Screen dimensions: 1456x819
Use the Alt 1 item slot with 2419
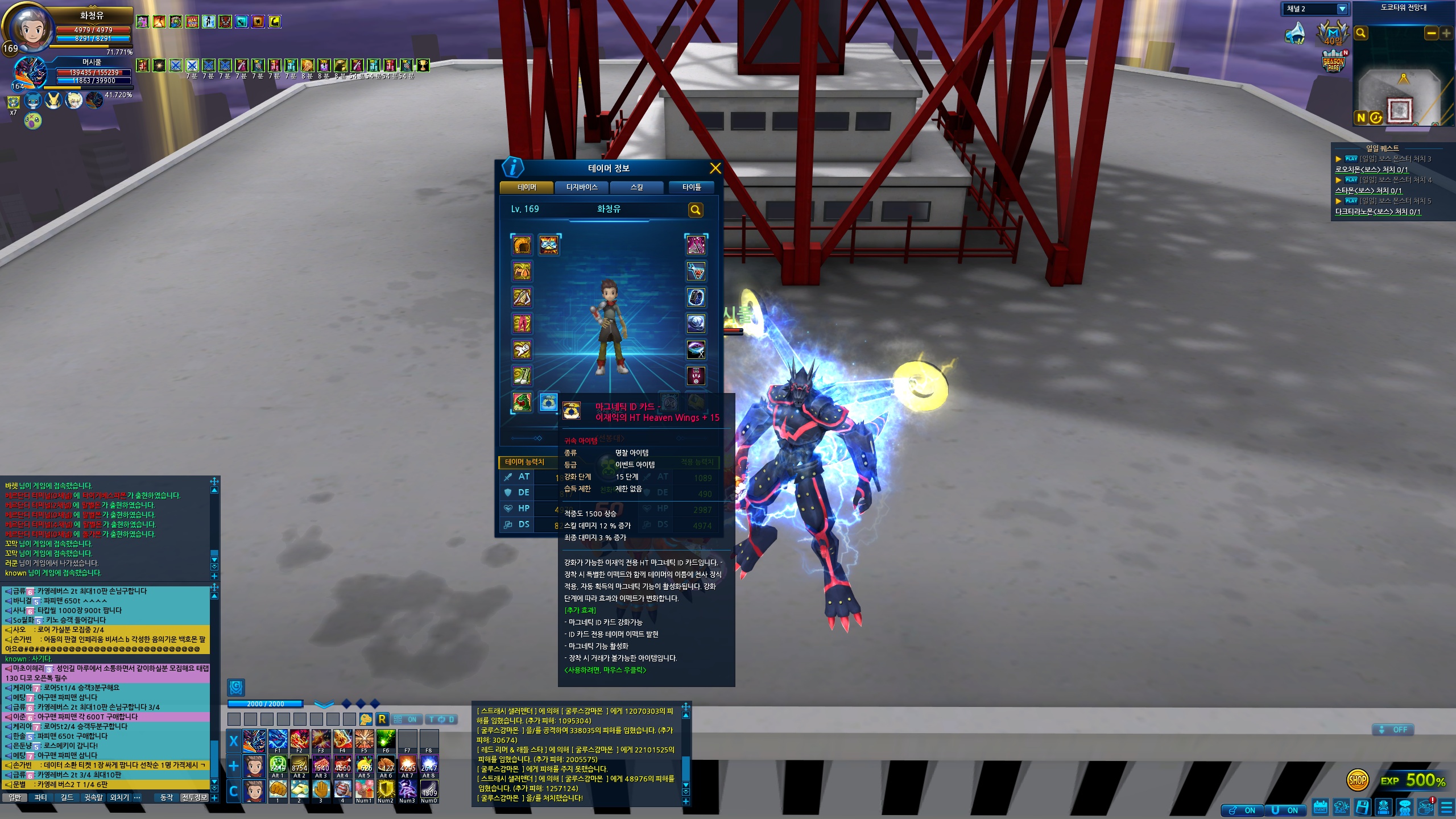pos(278,766)
